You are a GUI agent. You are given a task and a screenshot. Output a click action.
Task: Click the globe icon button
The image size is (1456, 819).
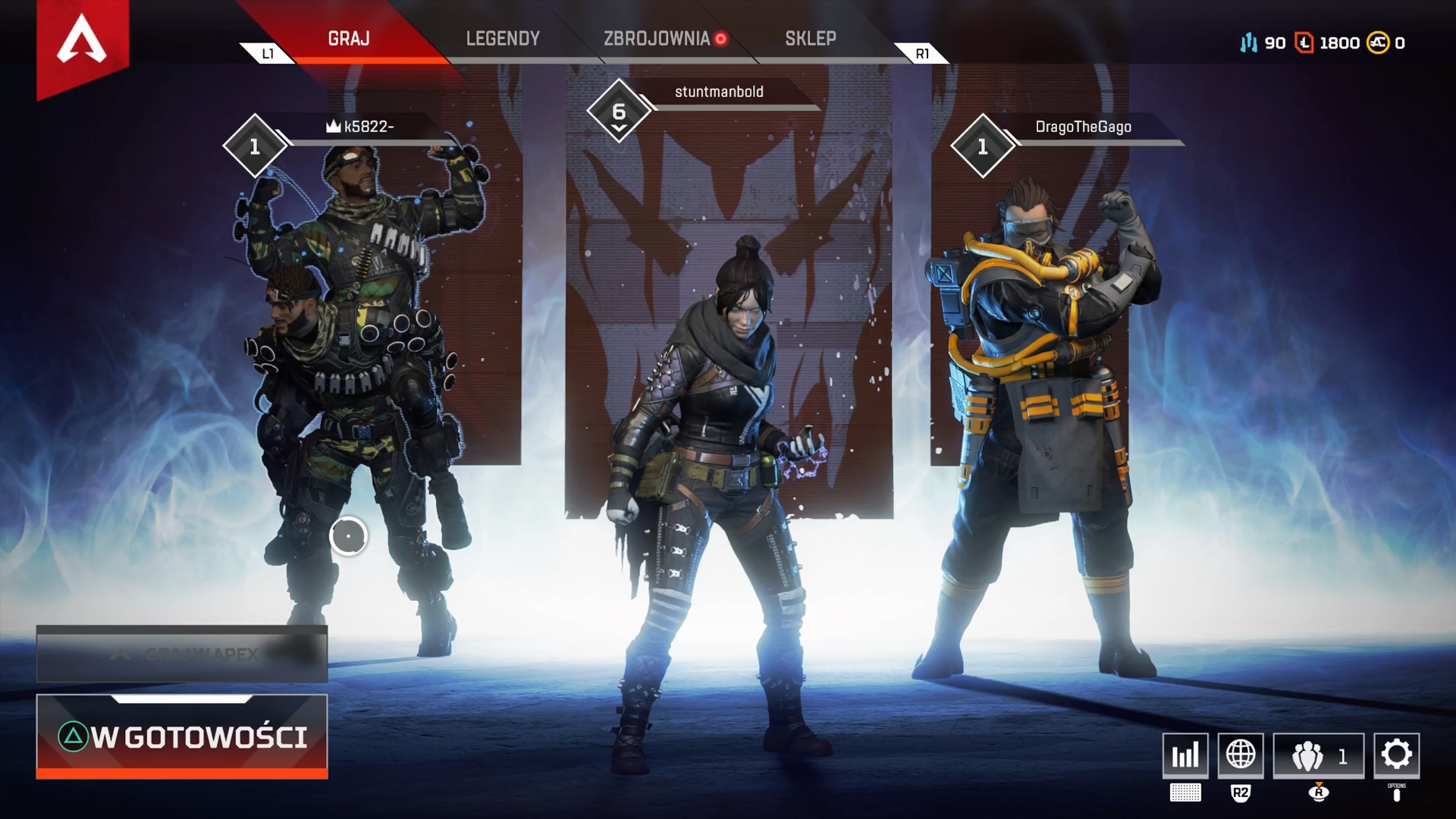click(x=1241, y=755)
